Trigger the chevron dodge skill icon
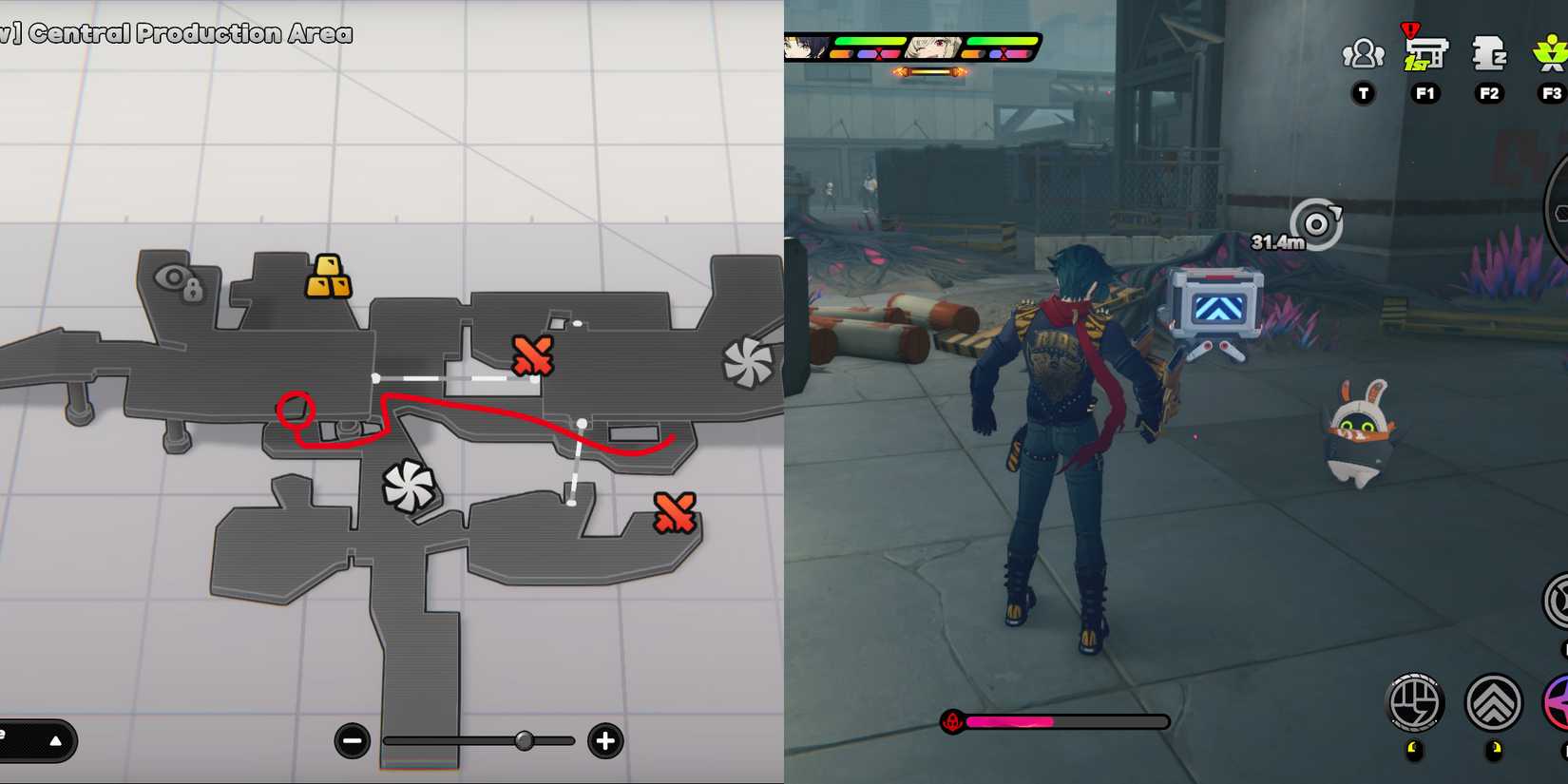This screenshot has height=784, width=1568. [x=1494, y=702]
